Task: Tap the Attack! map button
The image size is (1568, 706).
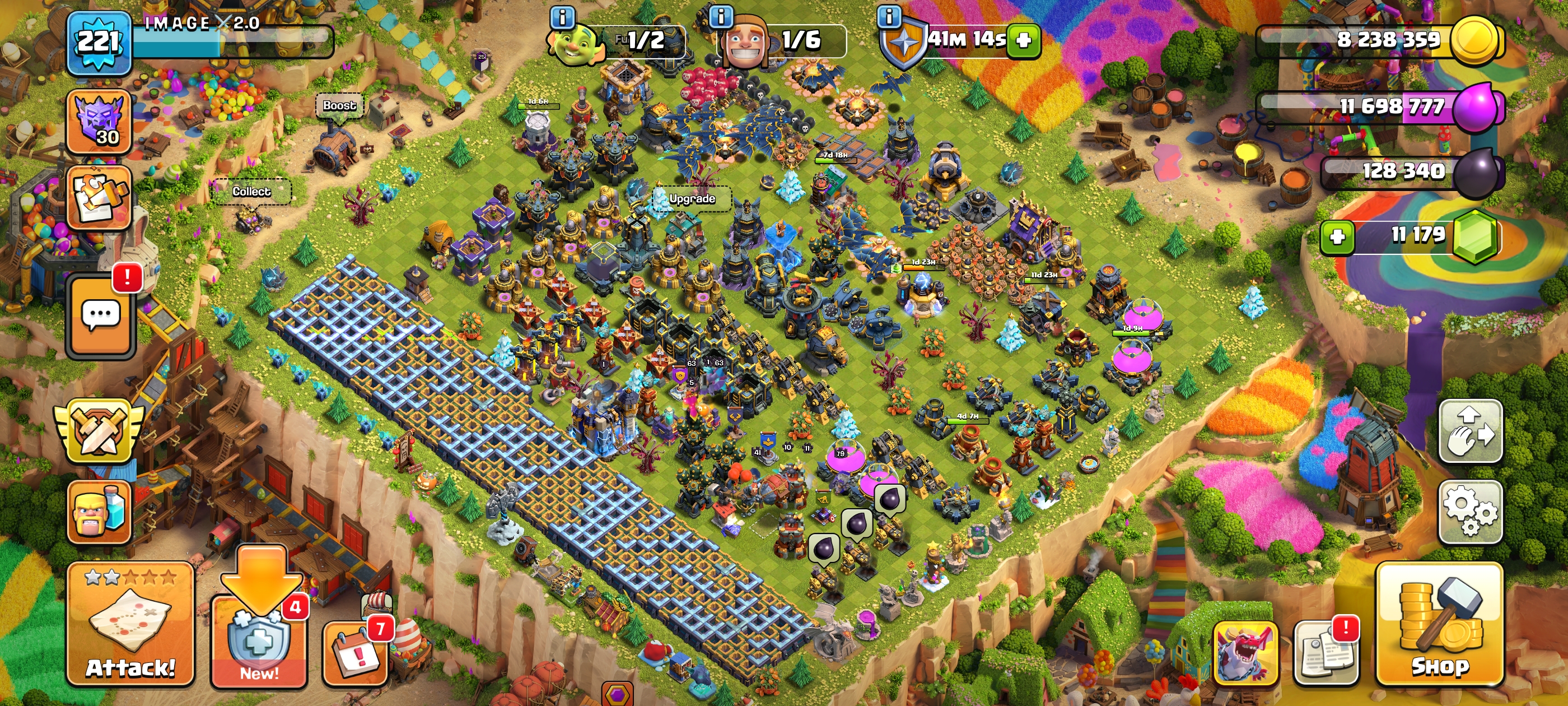Action: tap(130, 624)
